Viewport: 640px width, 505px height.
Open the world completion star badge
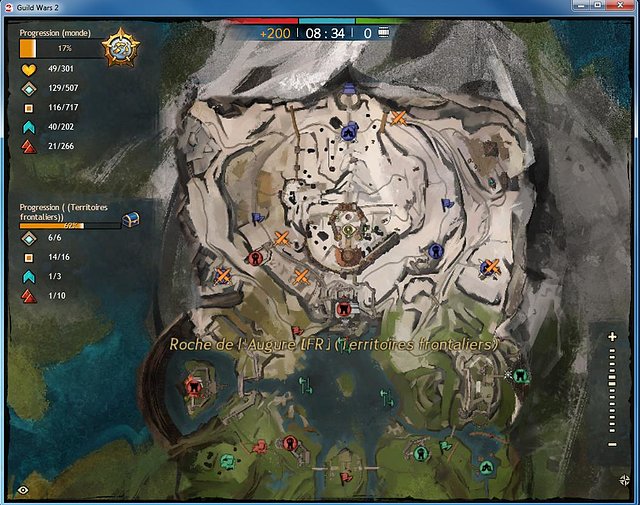(x=124, y=48)
